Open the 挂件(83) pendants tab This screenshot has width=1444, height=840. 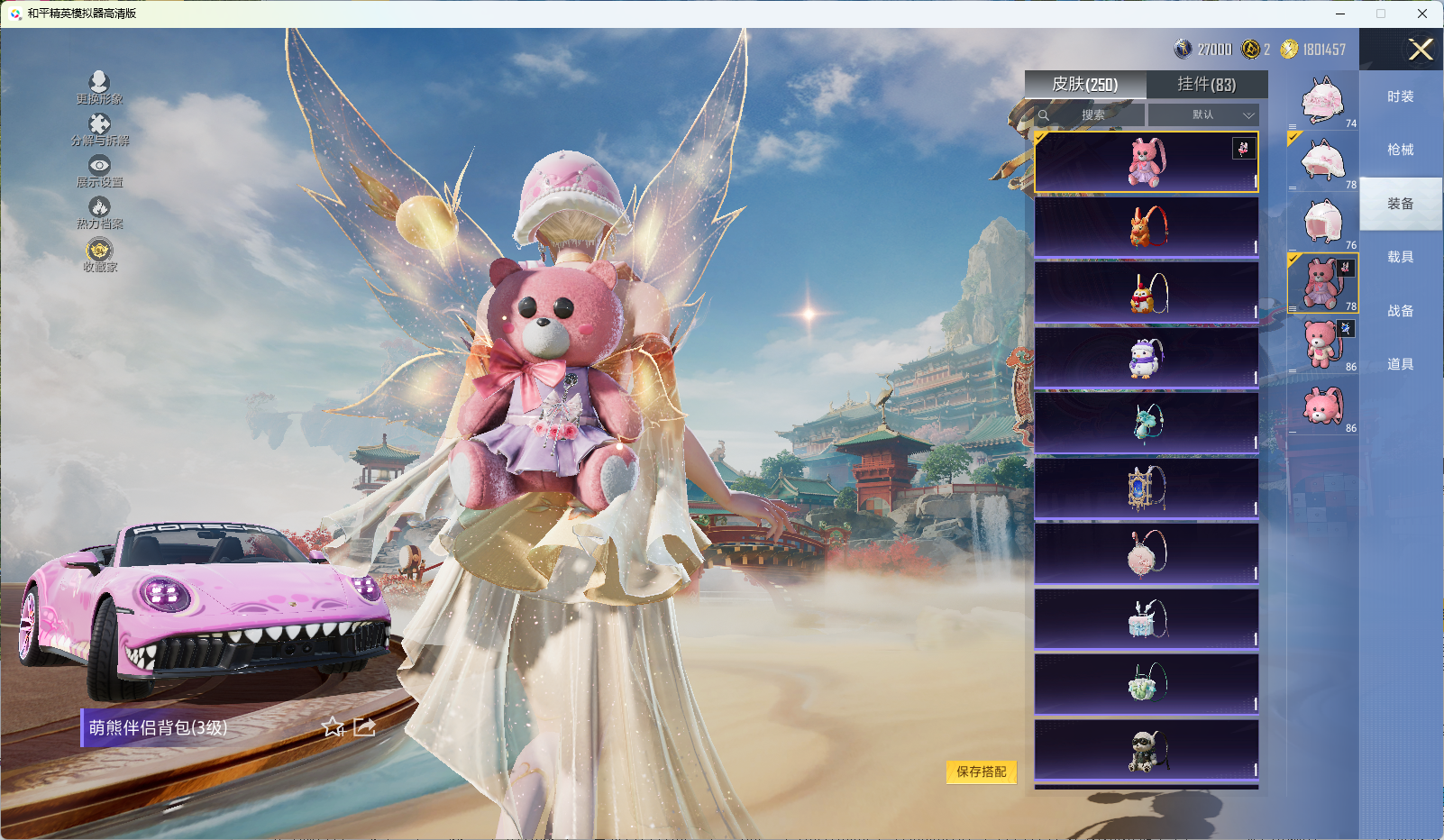coord(1206,85)
